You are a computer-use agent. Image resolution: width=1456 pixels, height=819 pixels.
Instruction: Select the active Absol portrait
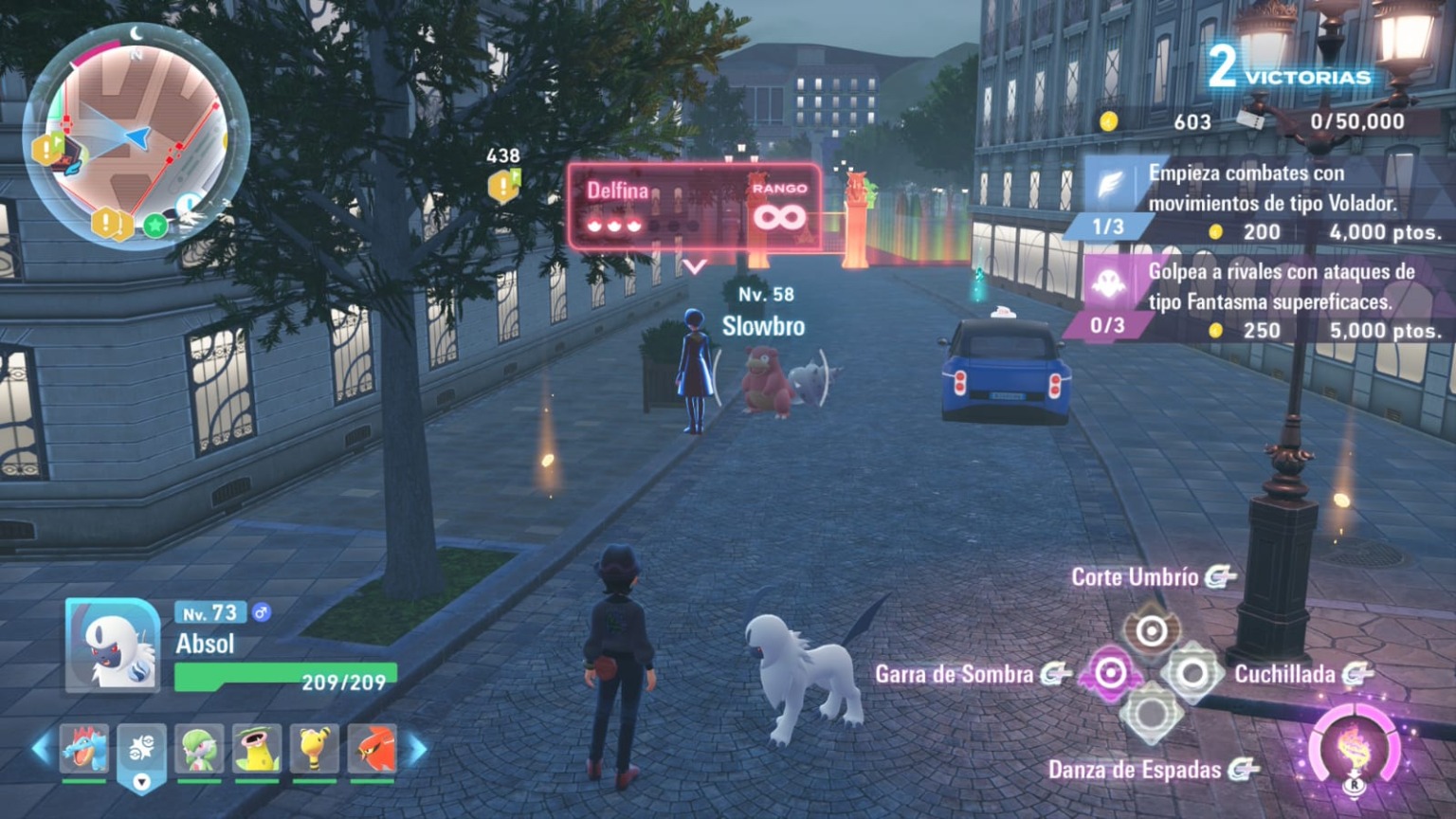pyautogui.click(x=112, y=645)
